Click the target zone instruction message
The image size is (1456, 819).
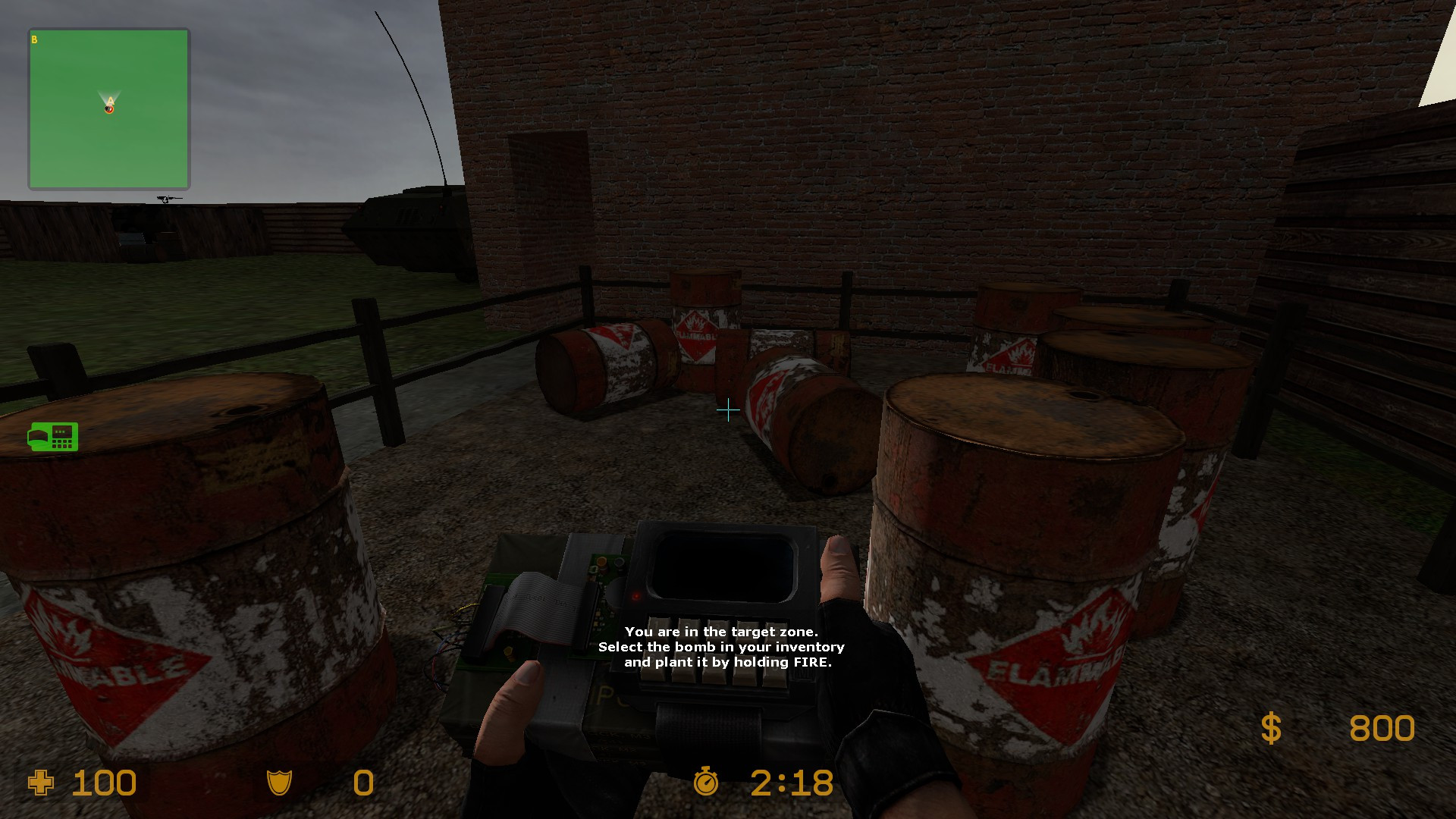click(721, 647)
